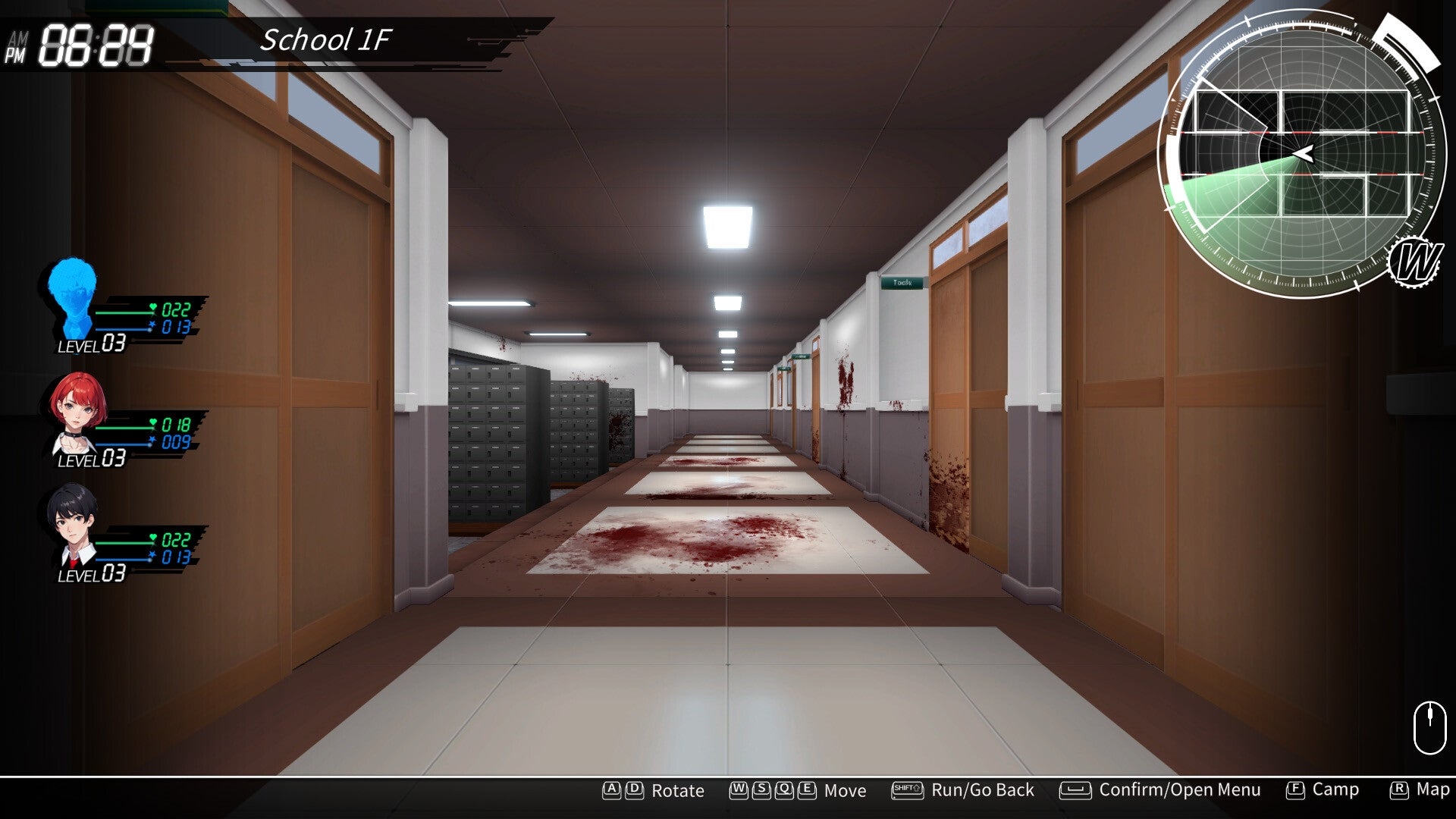Click the SHIFT key prompt icon
Viewport: 1456px width, 819px height.
tap(907, 790)
